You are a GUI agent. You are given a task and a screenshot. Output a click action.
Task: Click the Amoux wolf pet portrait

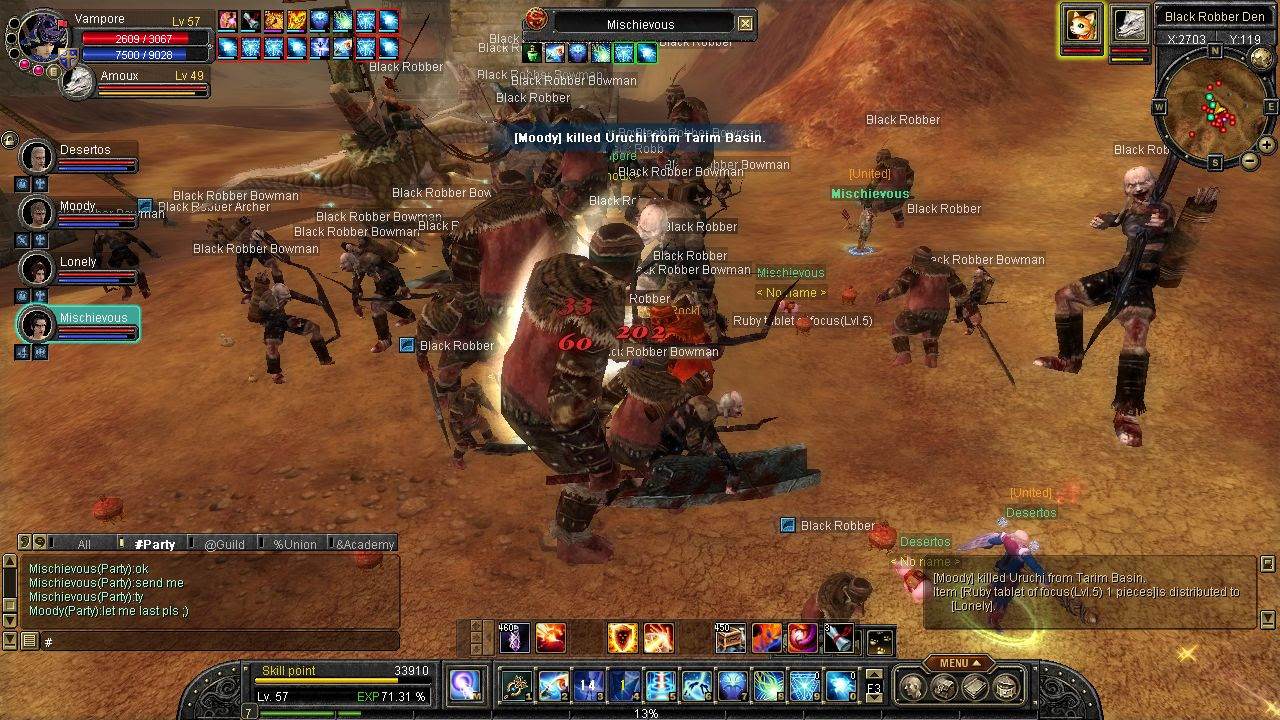pyautogui.click(x=78, y=84)
